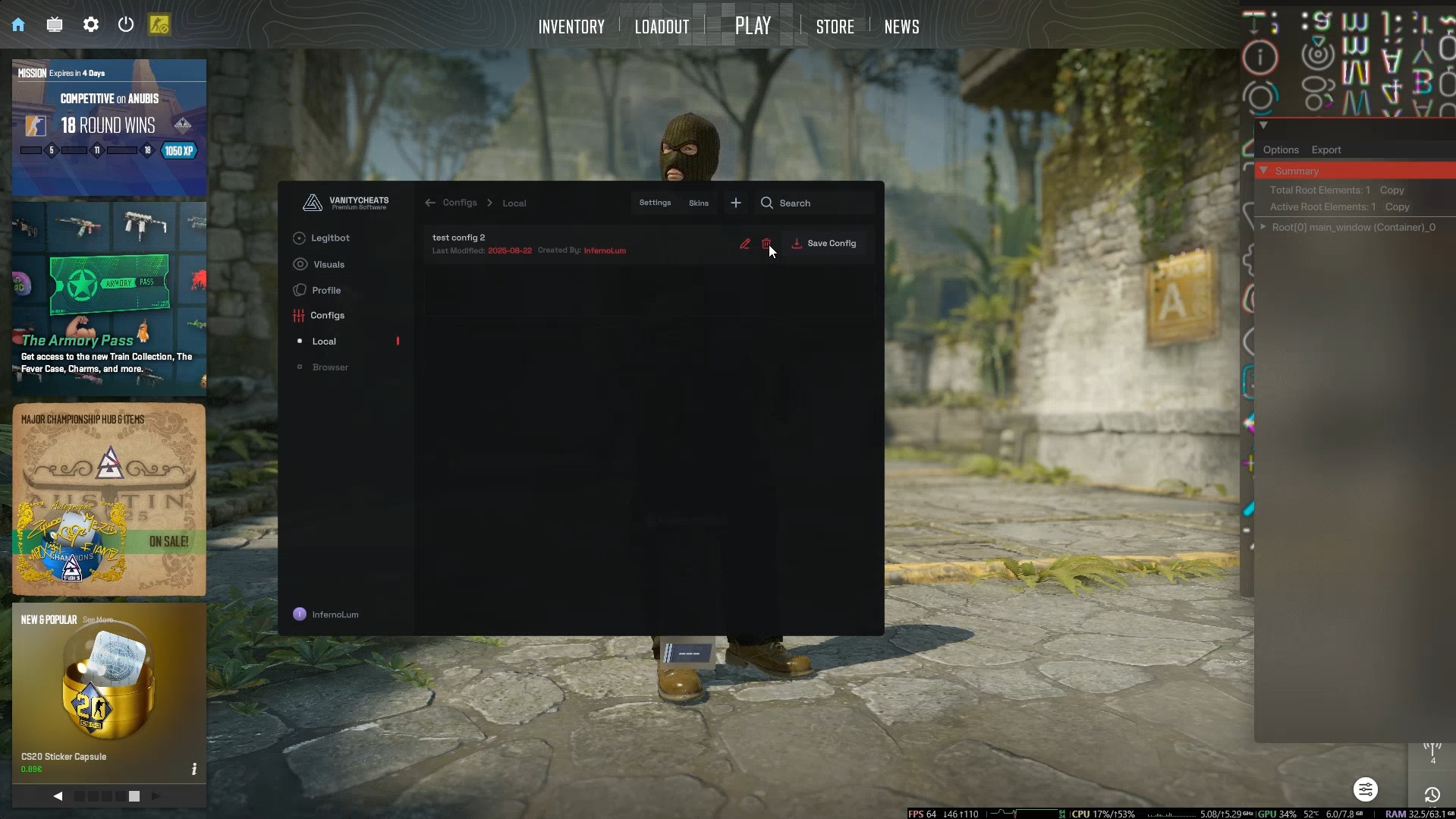Select PLAY in the top menu

click(753, 26)
